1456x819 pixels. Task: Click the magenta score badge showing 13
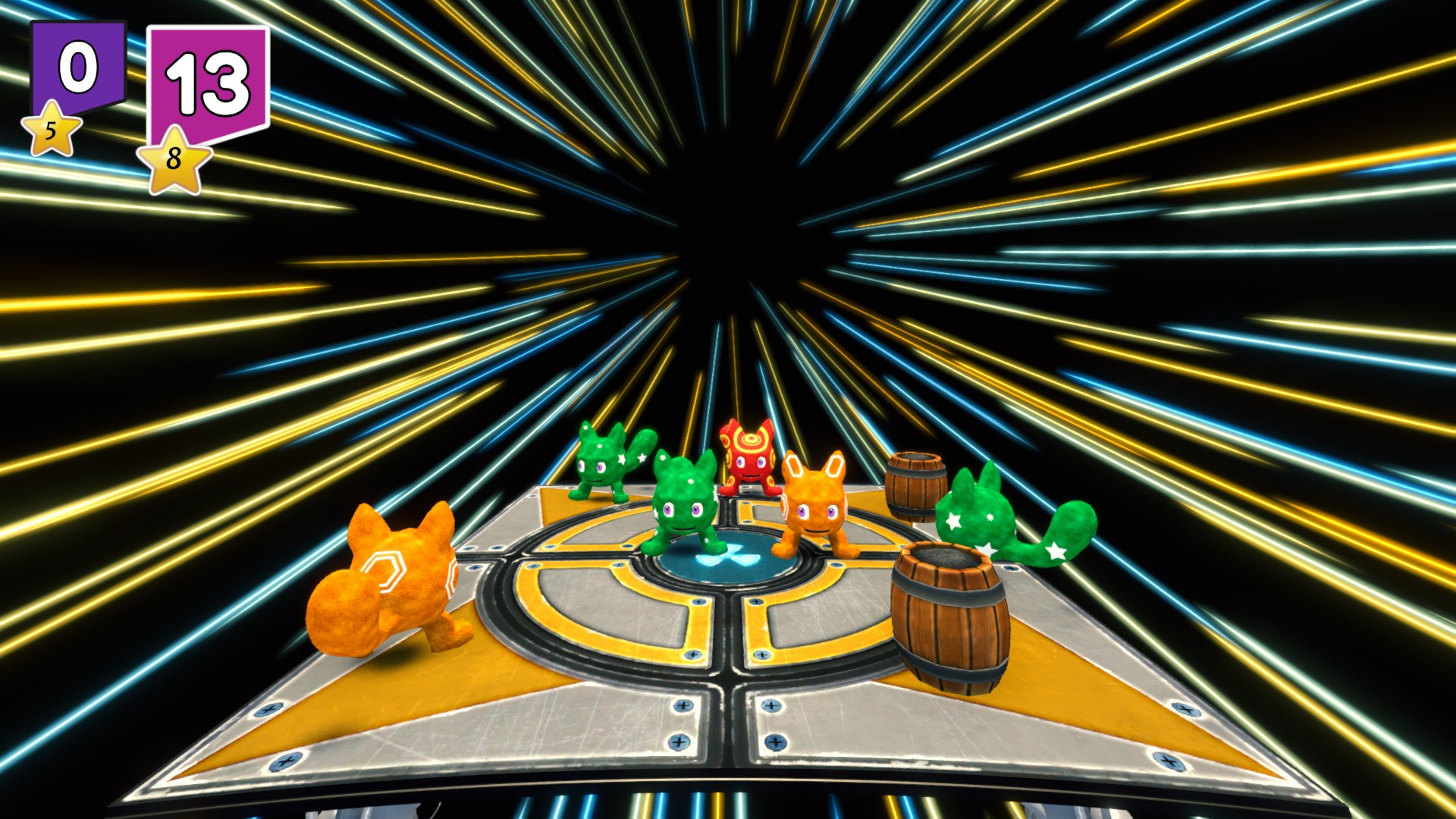click(x=209, y=80)
